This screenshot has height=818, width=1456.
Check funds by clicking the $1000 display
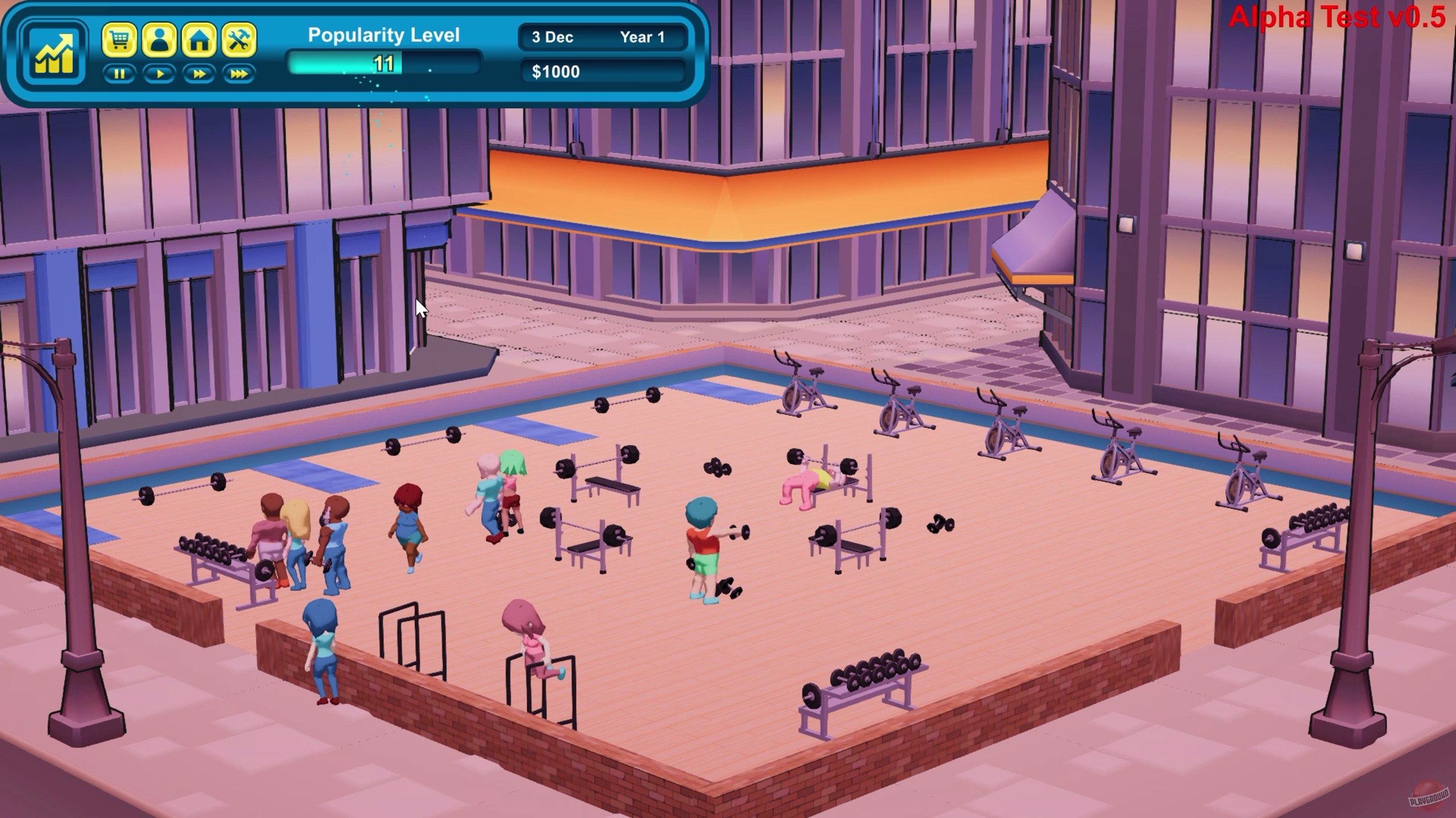click(x=556, y=71)
